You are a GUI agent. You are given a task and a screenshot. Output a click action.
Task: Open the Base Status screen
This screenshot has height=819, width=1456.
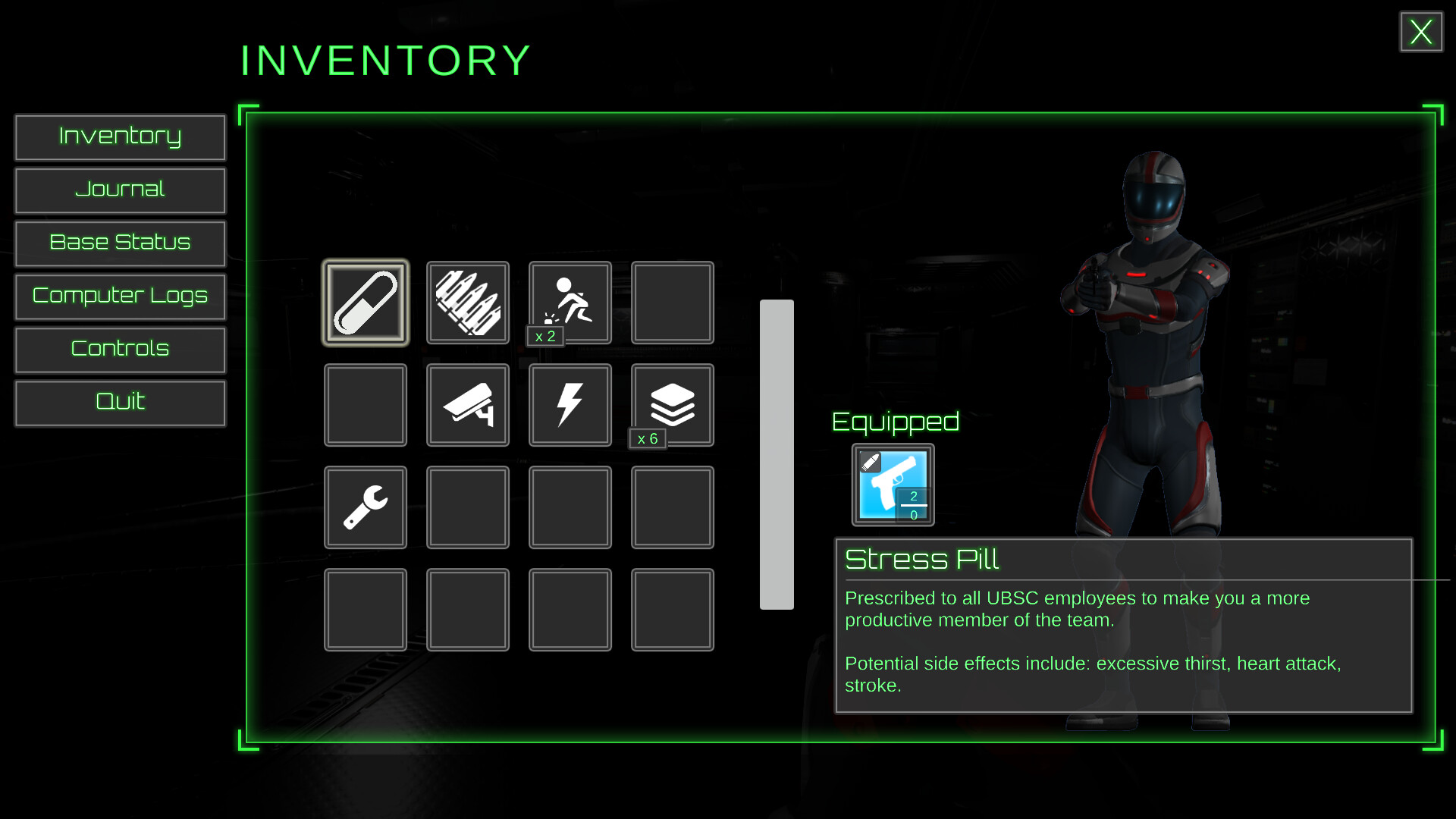(x=120, y=243)
